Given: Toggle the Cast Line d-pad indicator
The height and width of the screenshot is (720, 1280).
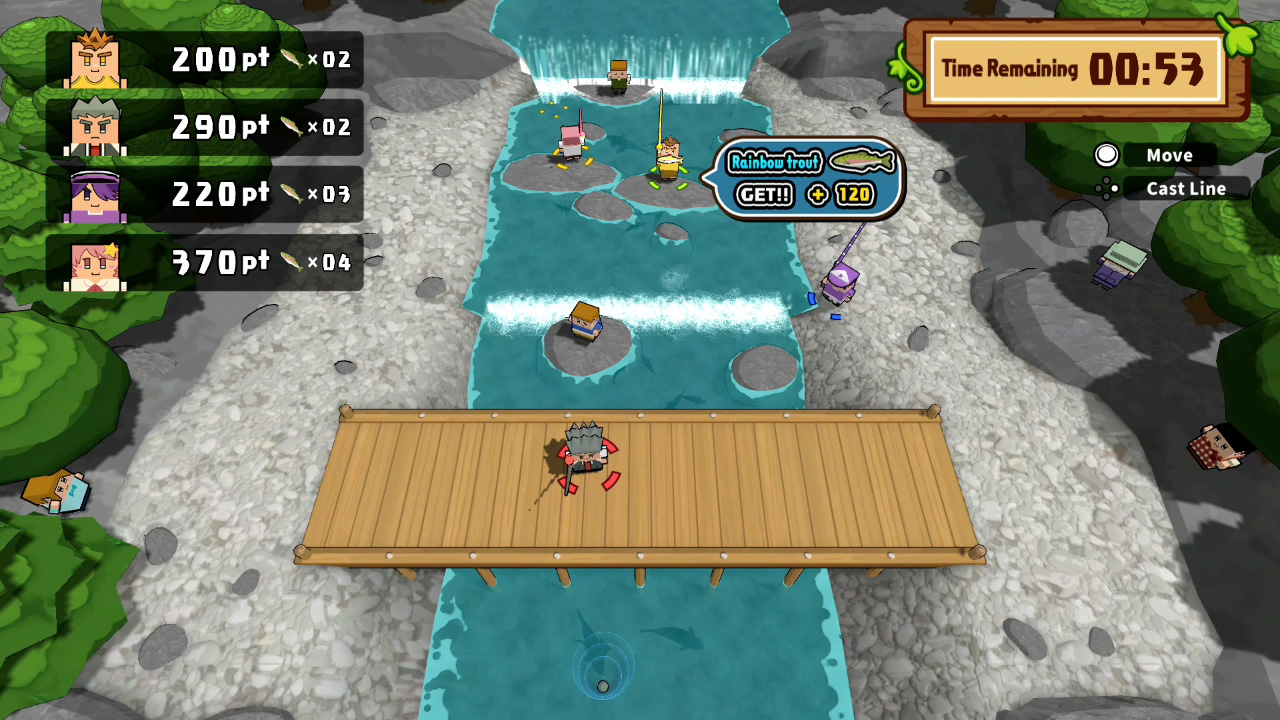Looking at the screenshot, I should [x=1106, y=189].
